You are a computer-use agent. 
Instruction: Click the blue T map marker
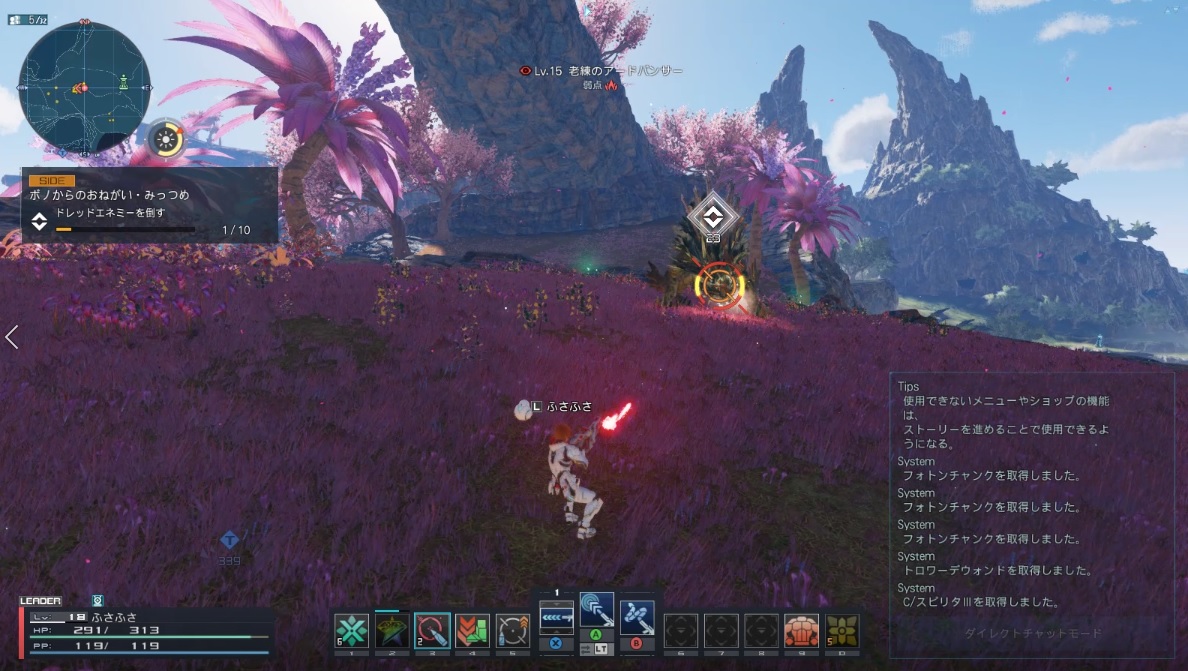(x=229, y=540)
